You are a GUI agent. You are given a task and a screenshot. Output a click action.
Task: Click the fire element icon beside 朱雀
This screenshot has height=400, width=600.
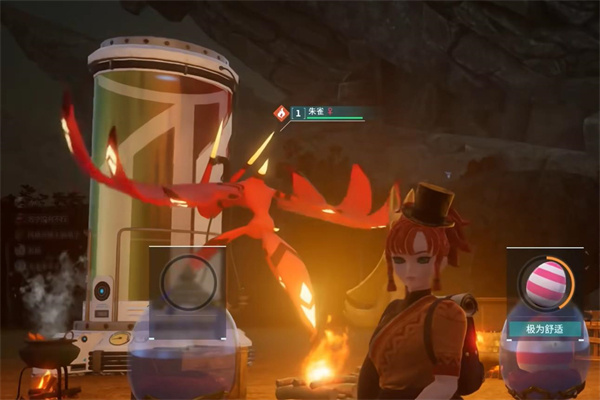point(282,113)
